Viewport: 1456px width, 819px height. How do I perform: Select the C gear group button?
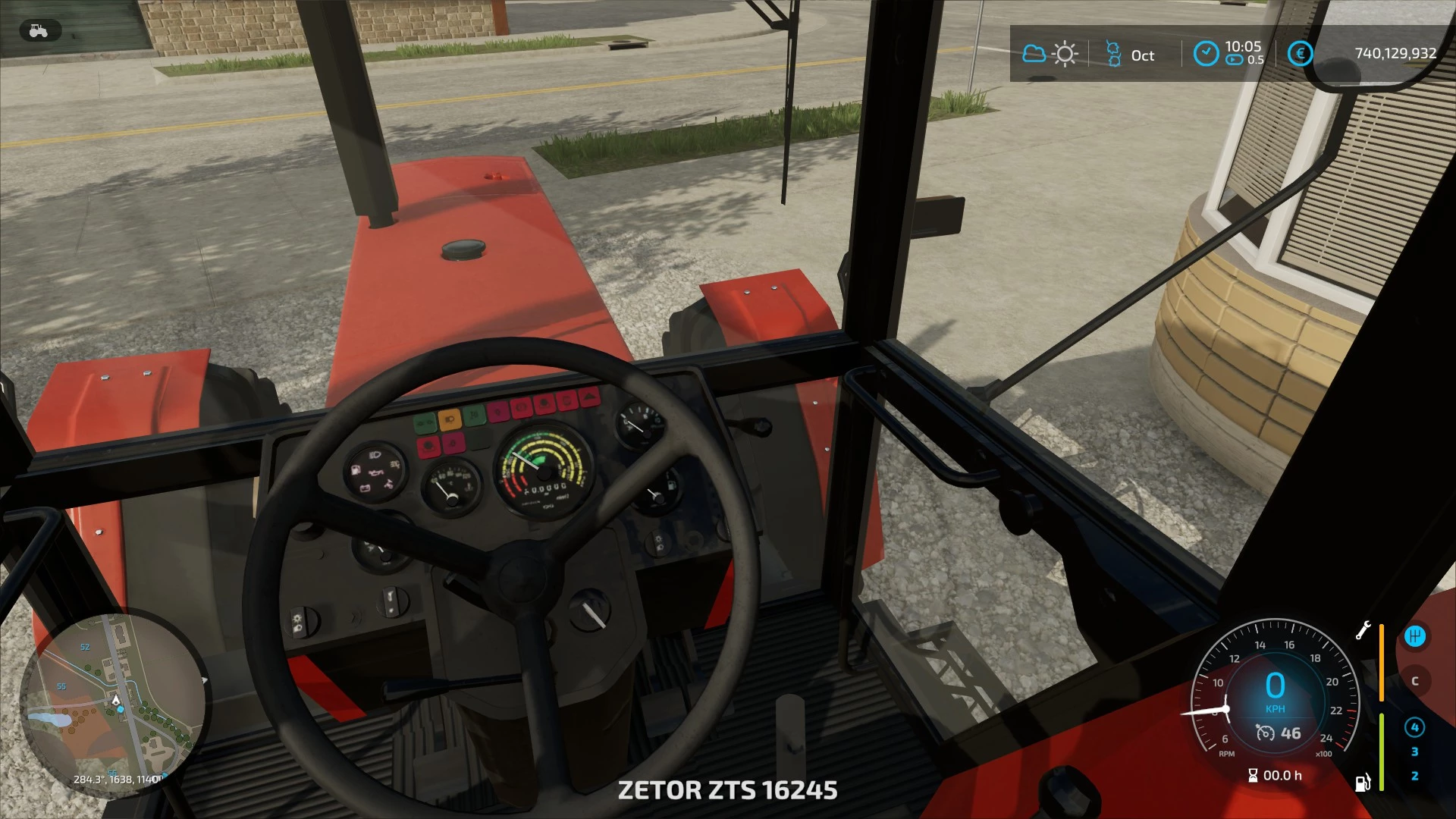1414,681
